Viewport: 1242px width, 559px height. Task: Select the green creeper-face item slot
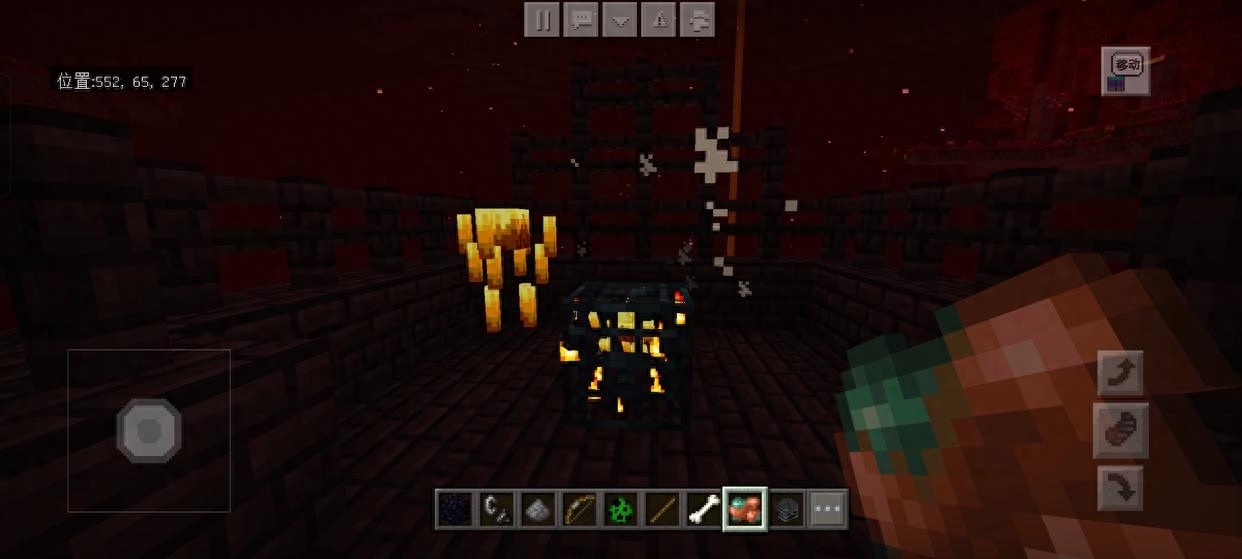tap(621, 510)
